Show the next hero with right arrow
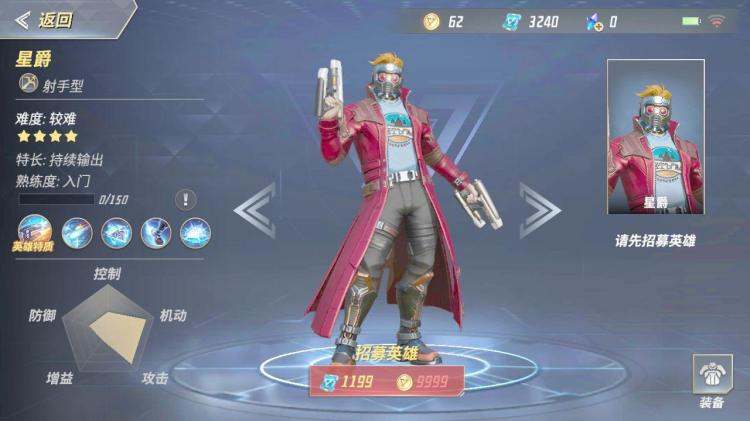Image resolution: width=750 pixels, height=421 pixels. [538, 210]
